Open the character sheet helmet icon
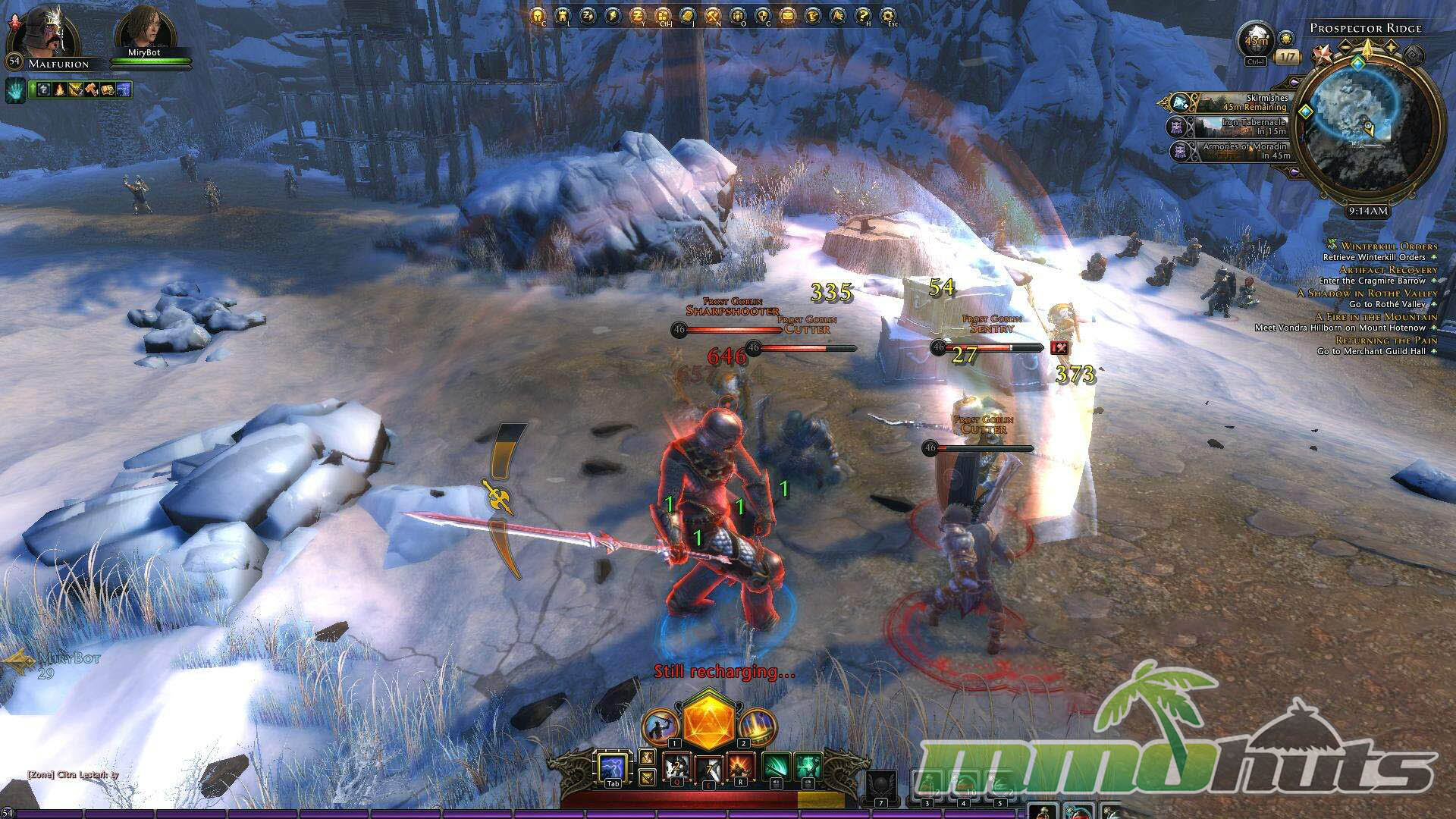 point(538,14)
